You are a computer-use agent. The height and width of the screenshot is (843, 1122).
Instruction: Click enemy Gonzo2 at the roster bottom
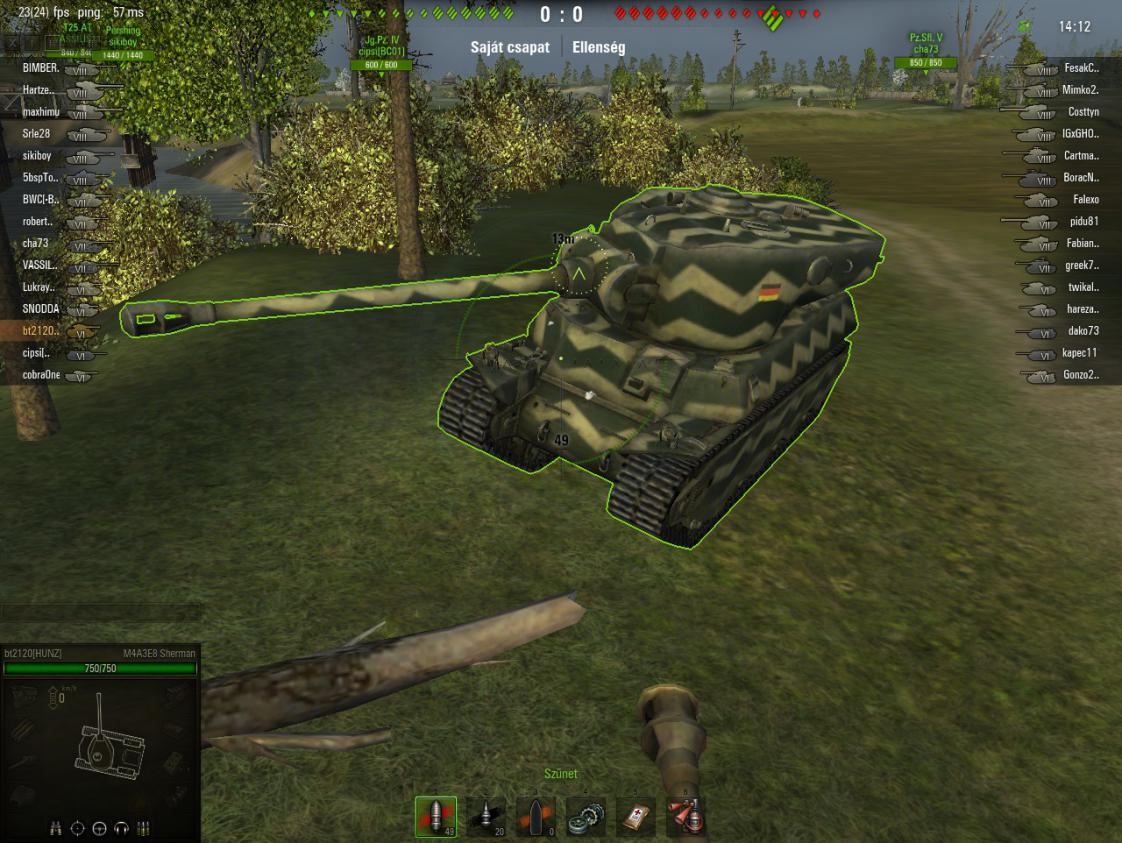point(1082,375)
